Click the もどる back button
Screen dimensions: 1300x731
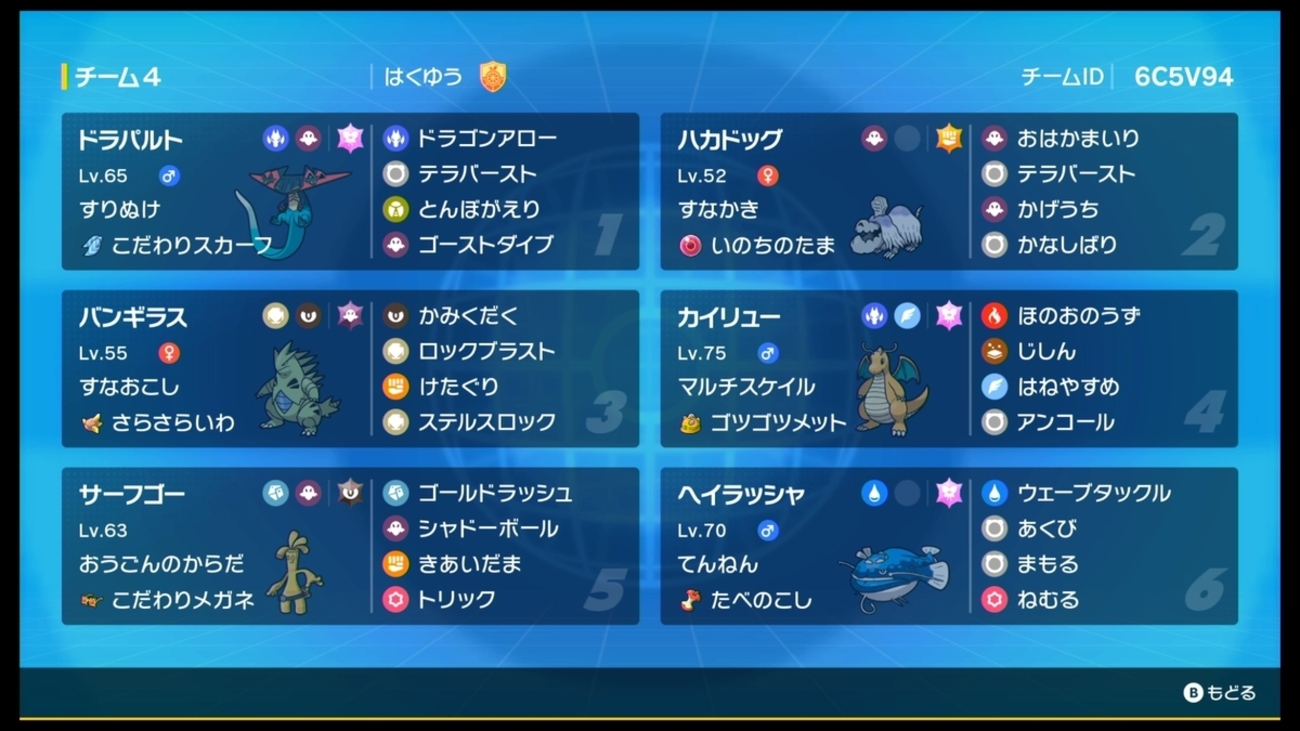click(1219, 692)
